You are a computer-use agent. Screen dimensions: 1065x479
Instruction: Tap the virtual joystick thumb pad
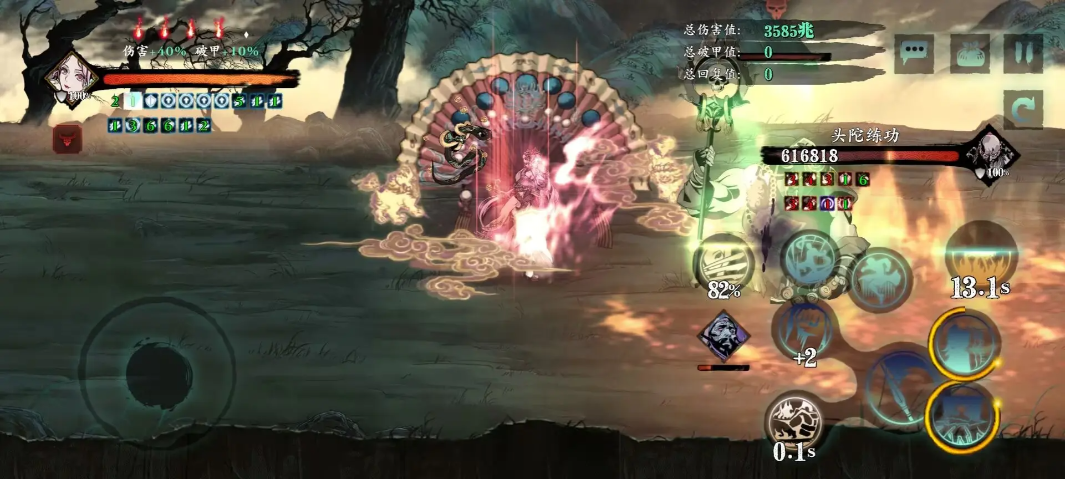pyautogui.click(x=157, y=370)
